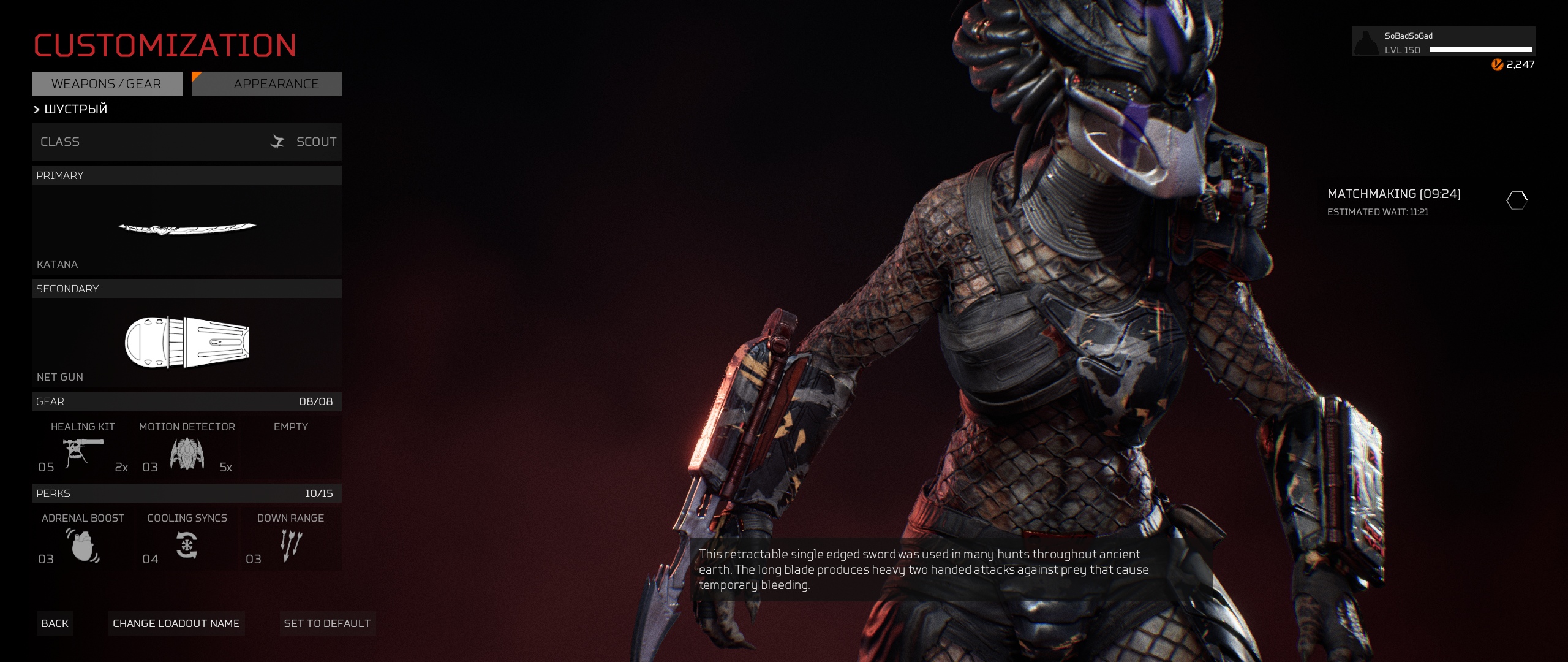This screenshot has width=1568, height=662.
Task: Open the SoBadSoGad player profile card
Action: (x=1443, y=42)
